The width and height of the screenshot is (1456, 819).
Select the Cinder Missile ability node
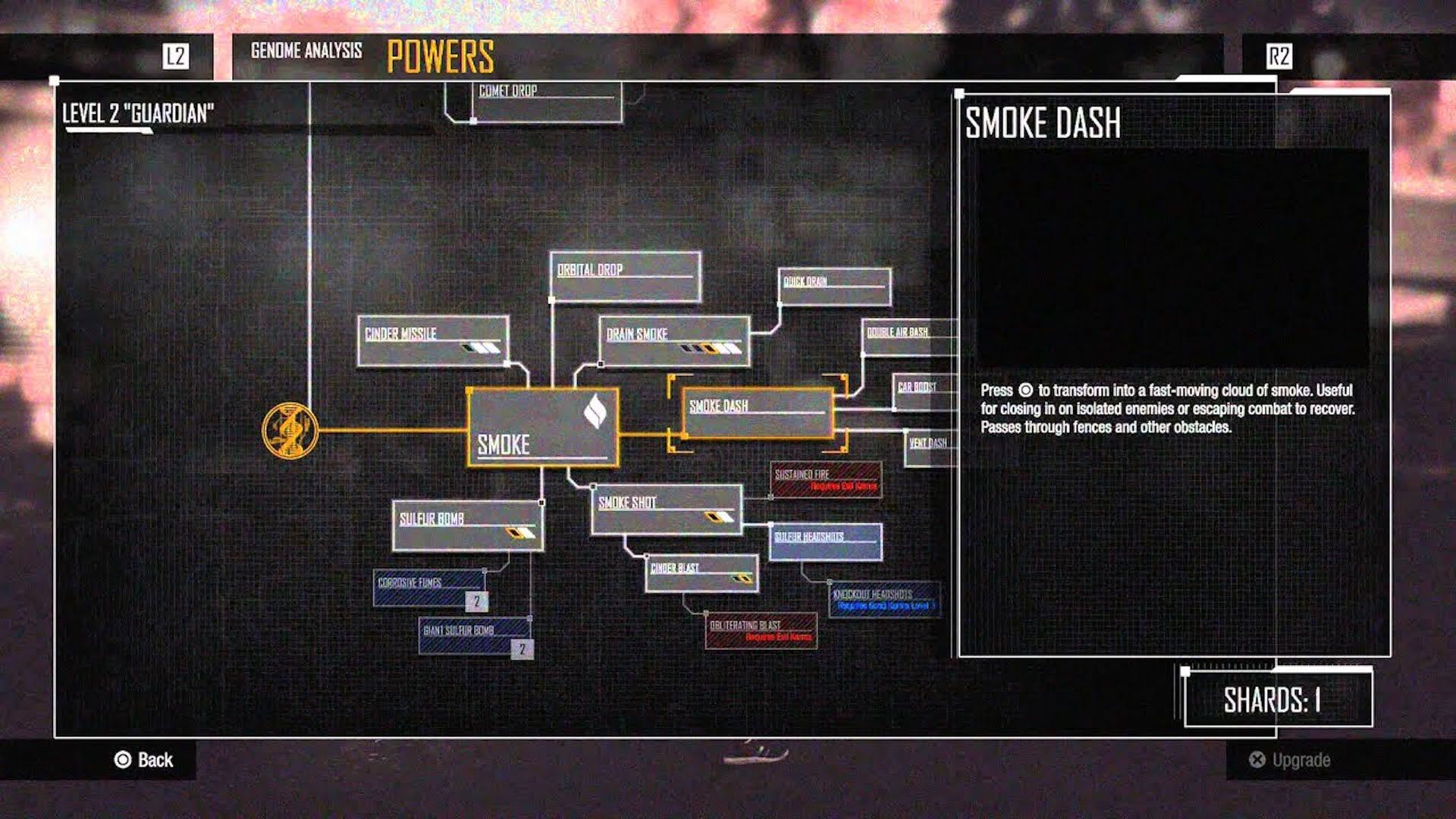(432, 341)
